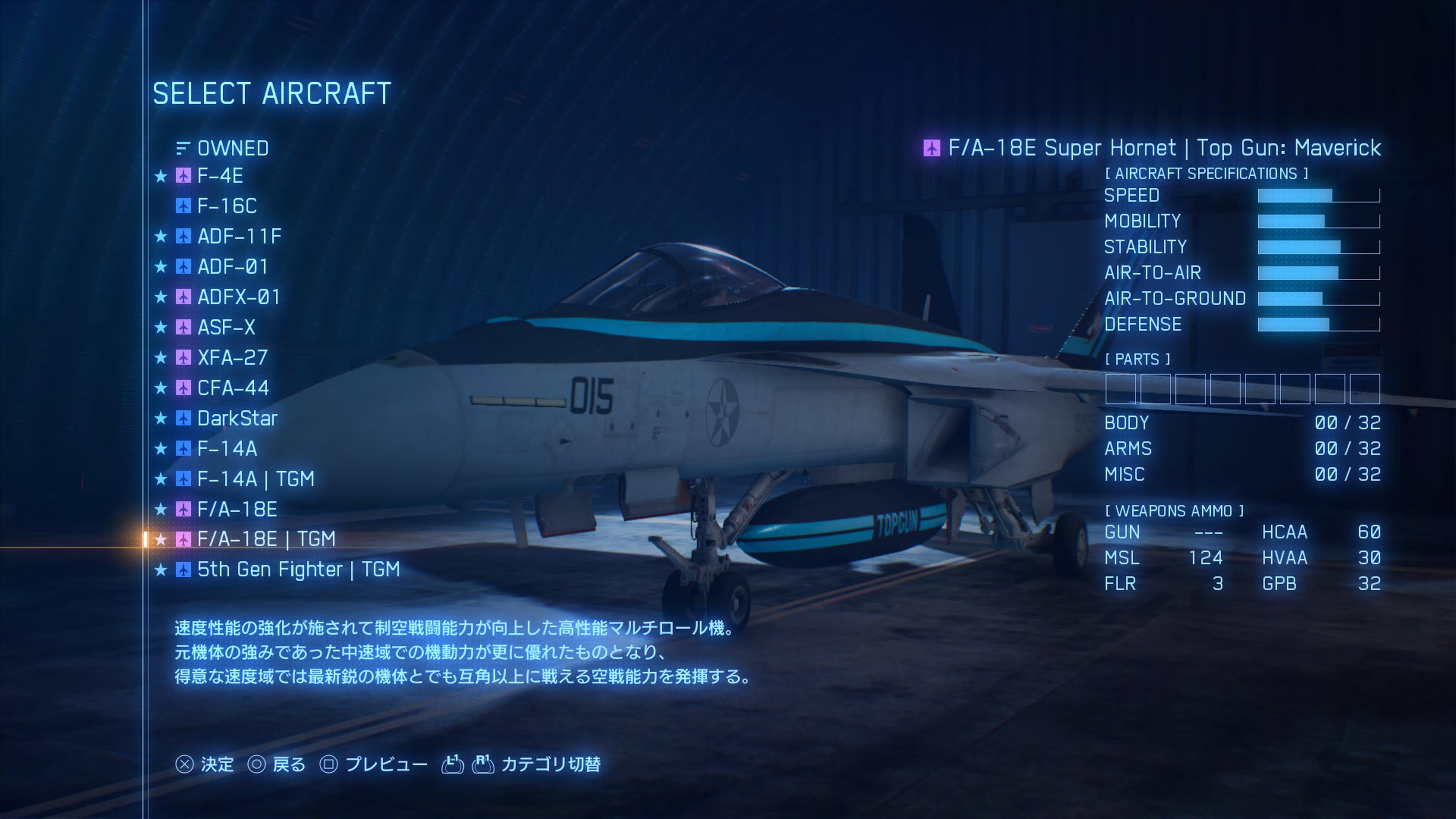Pick the CFA-44 entry
This screenshot has width=1456, height=819.
[233, 388]
